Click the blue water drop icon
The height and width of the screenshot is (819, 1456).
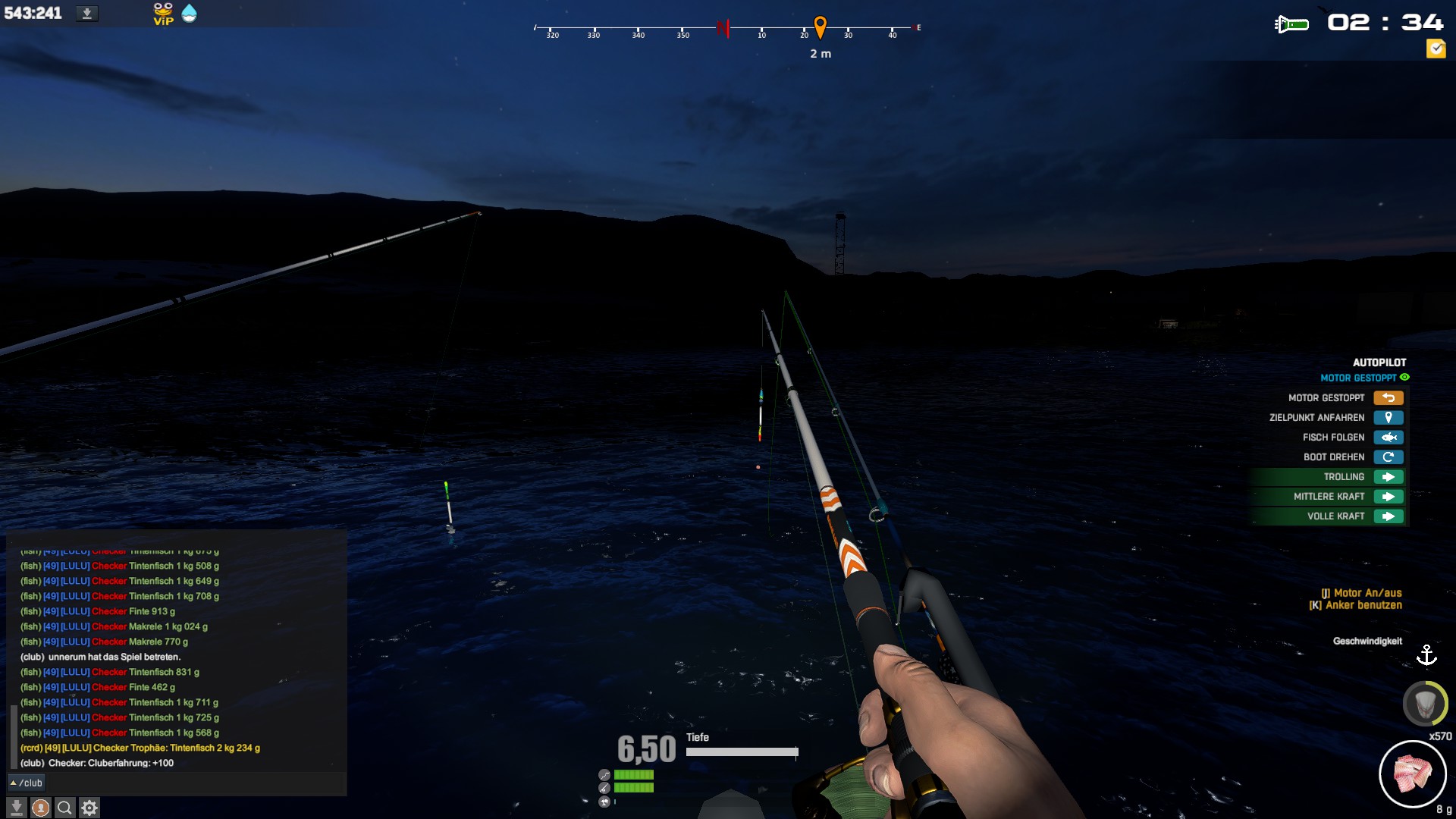[x=190, y=14]
